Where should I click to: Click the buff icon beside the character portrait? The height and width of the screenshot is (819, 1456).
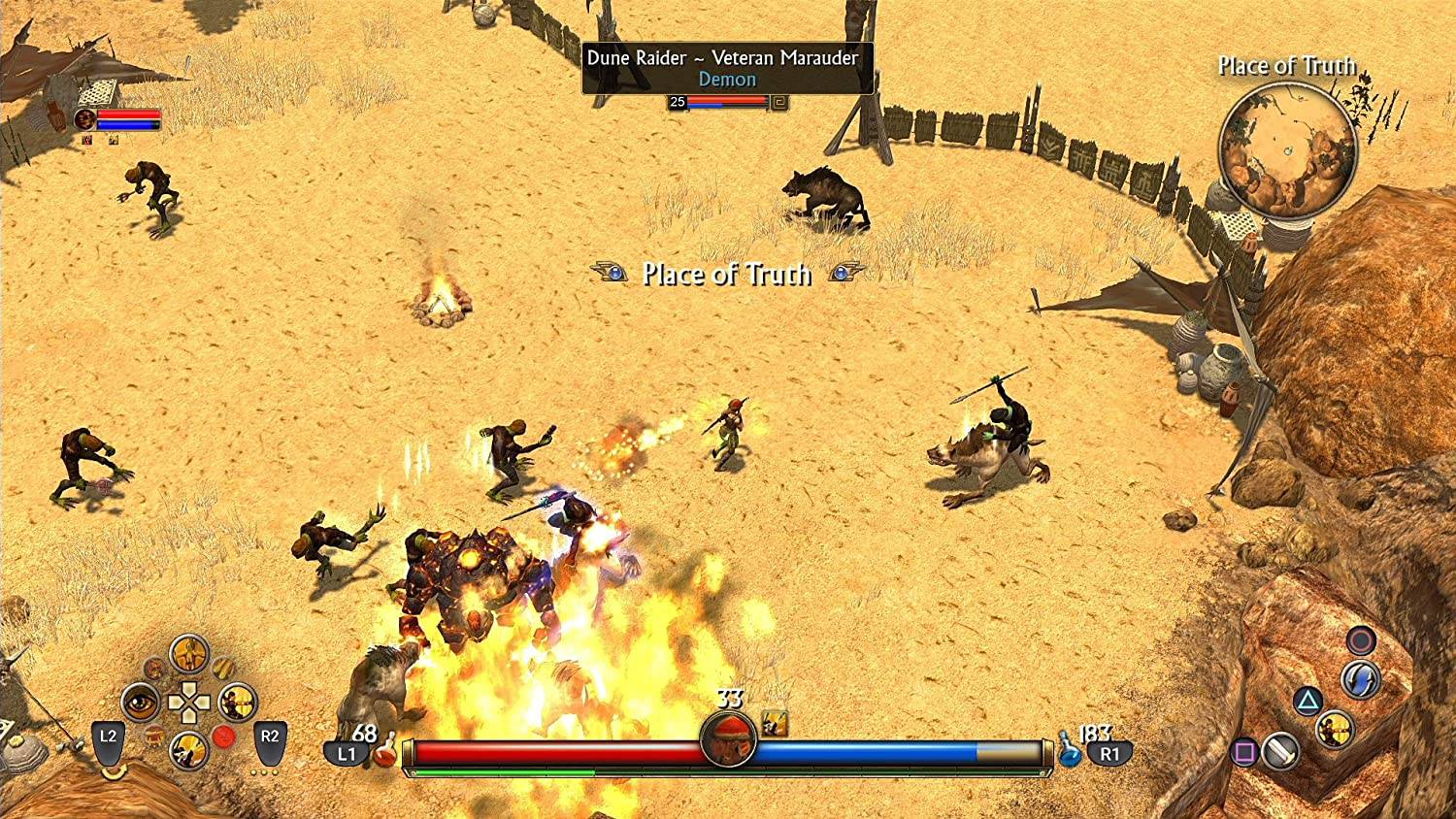[87, 141]
